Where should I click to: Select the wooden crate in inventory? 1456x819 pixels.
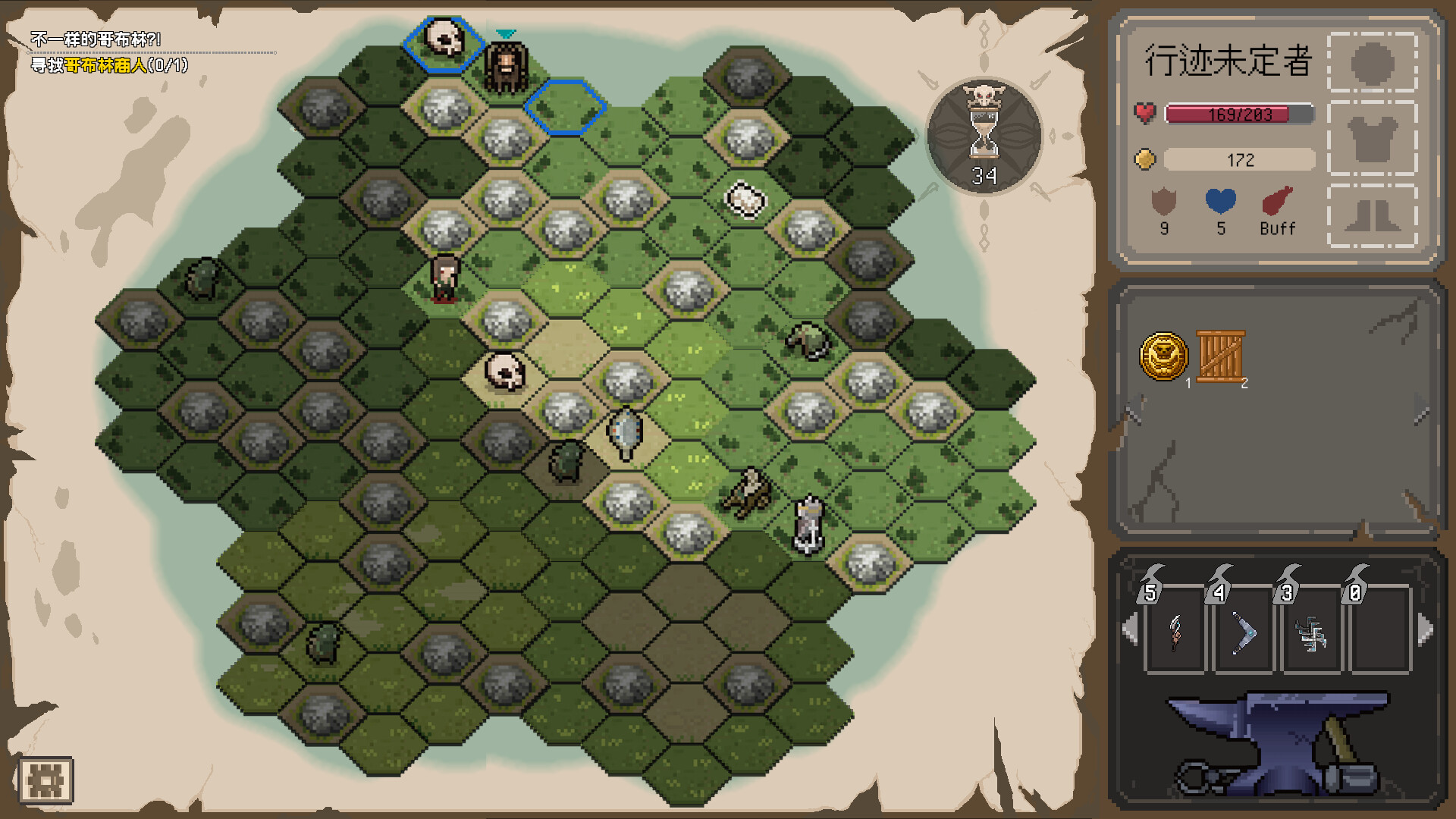pyautogui.click(x=1220, y=356)
